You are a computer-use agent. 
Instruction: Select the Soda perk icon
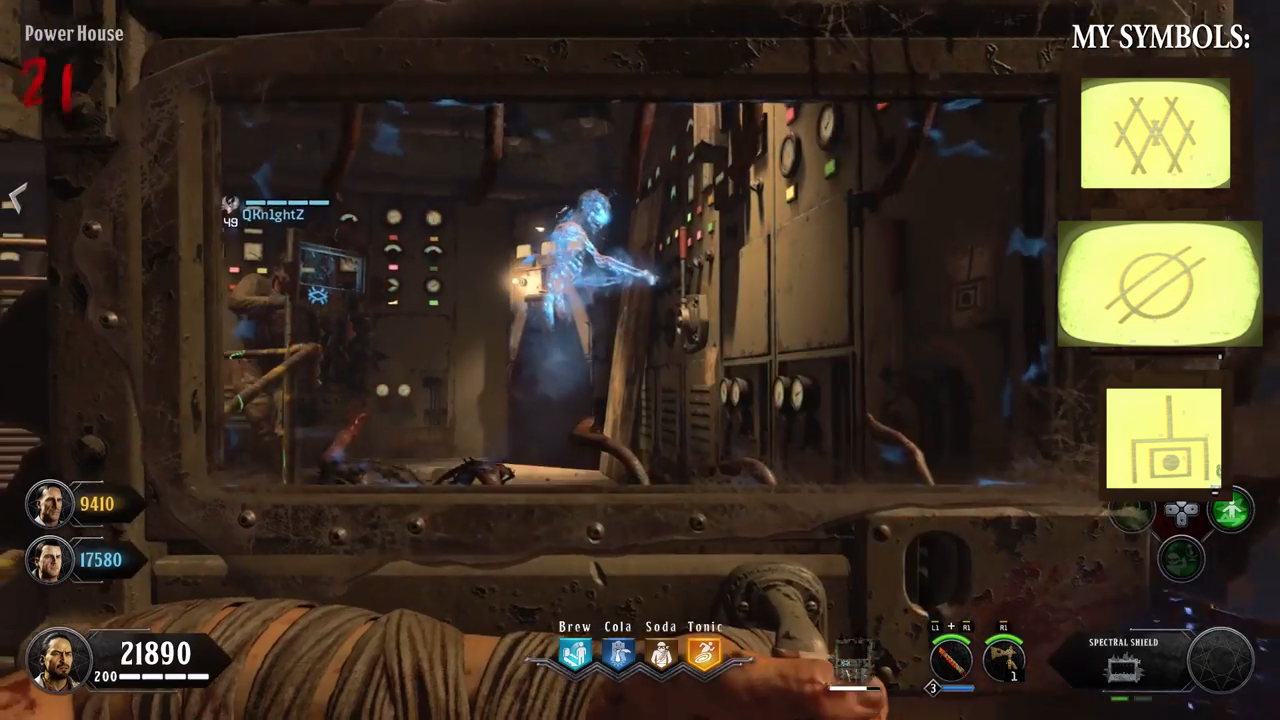coord(661,654)
